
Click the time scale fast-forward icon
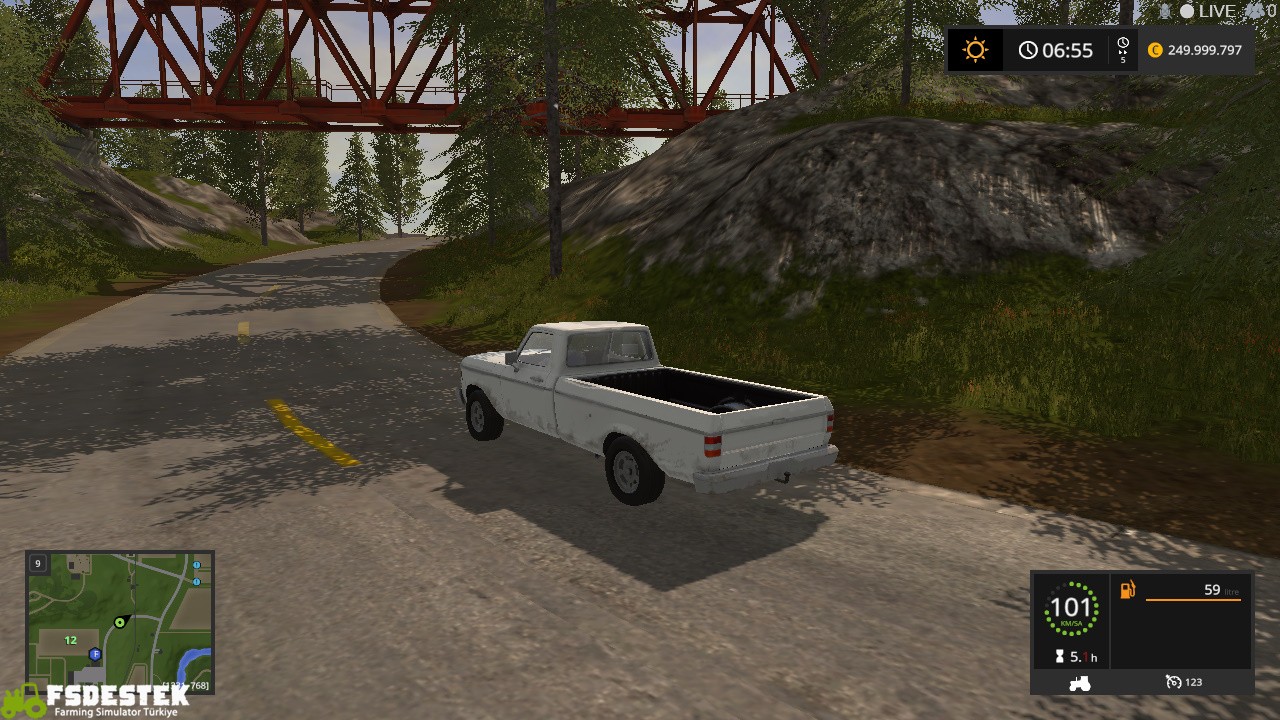click(1123, 50)
